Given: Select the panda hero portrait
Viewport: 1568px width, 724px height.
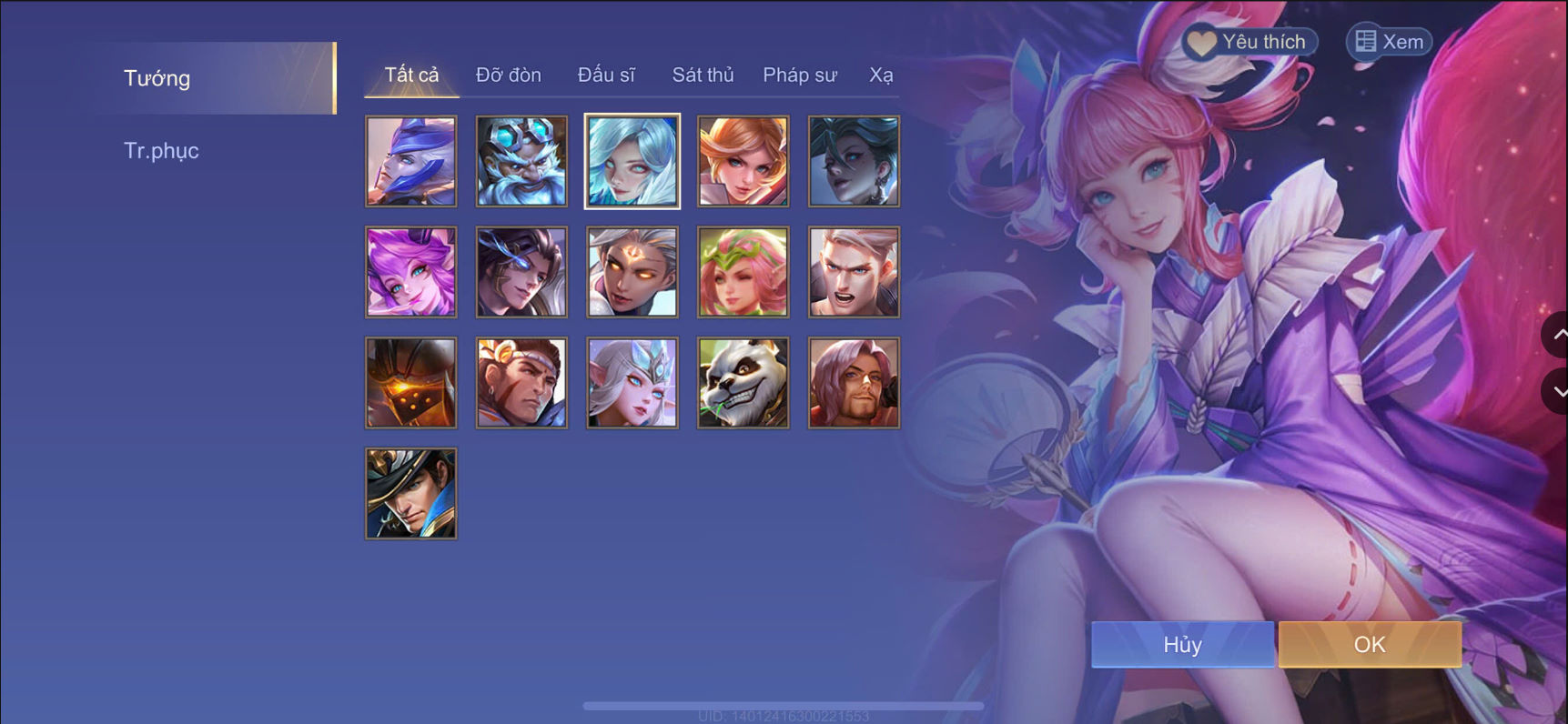Looking at the screenshot, I should click(x=743, y=382).
